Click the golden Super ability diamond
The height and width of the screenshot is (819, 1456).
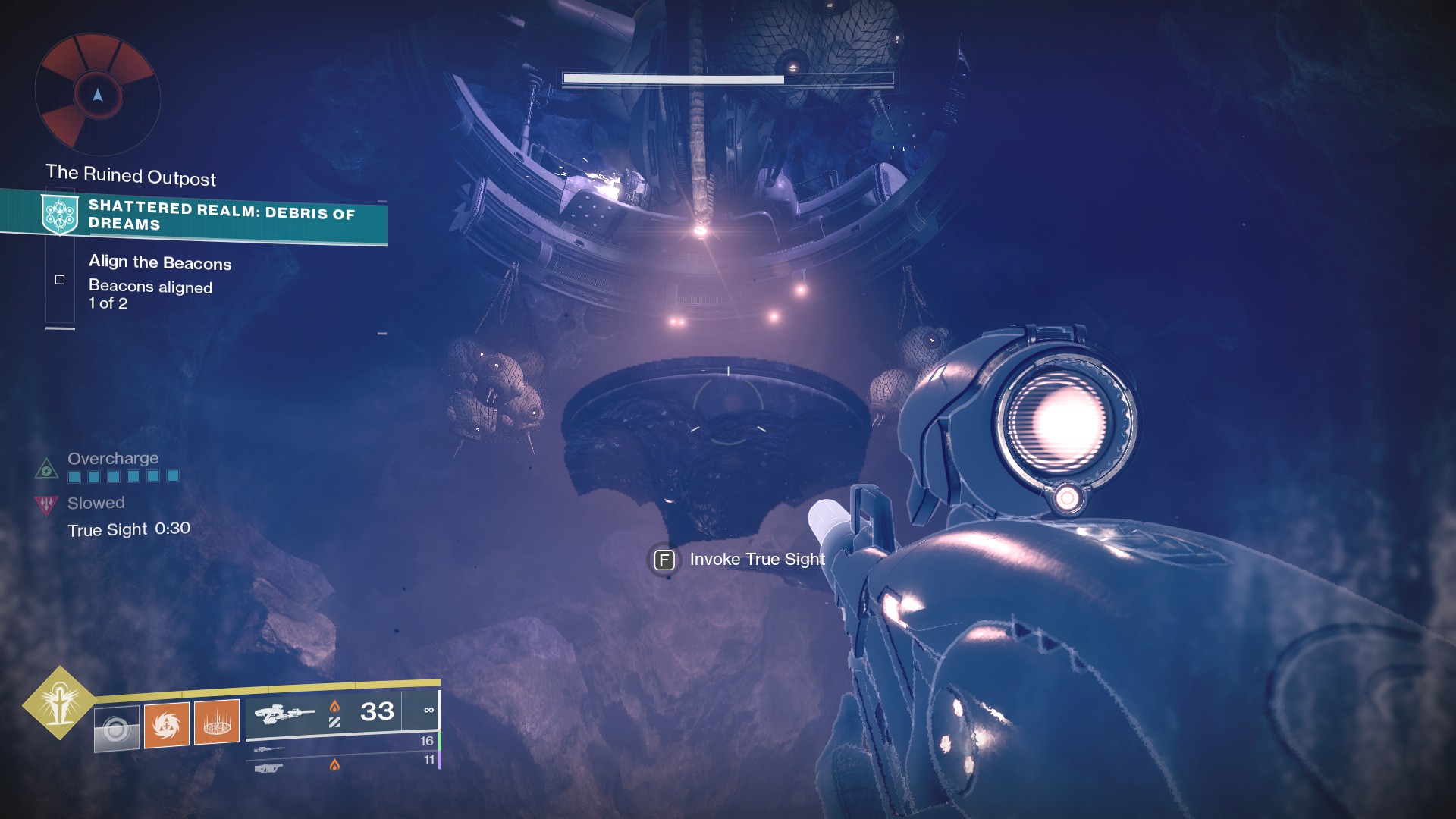point(59,703)
